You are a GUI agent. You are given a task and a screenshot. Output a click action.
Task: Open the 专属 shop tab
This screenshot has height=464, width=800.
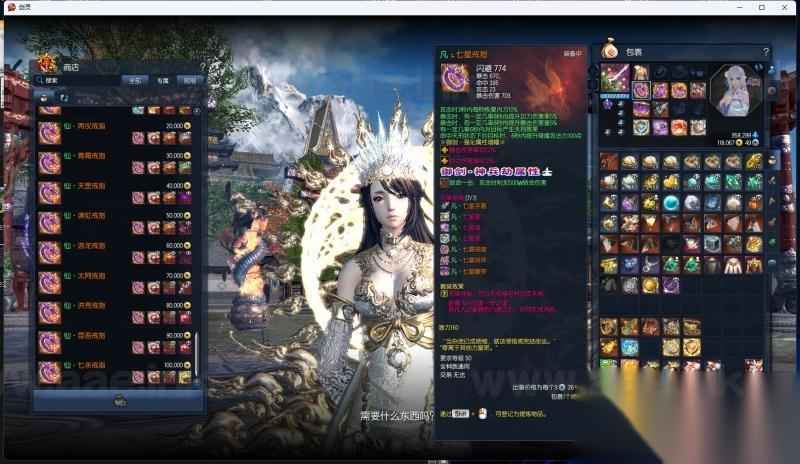click(x=162, y=80)
